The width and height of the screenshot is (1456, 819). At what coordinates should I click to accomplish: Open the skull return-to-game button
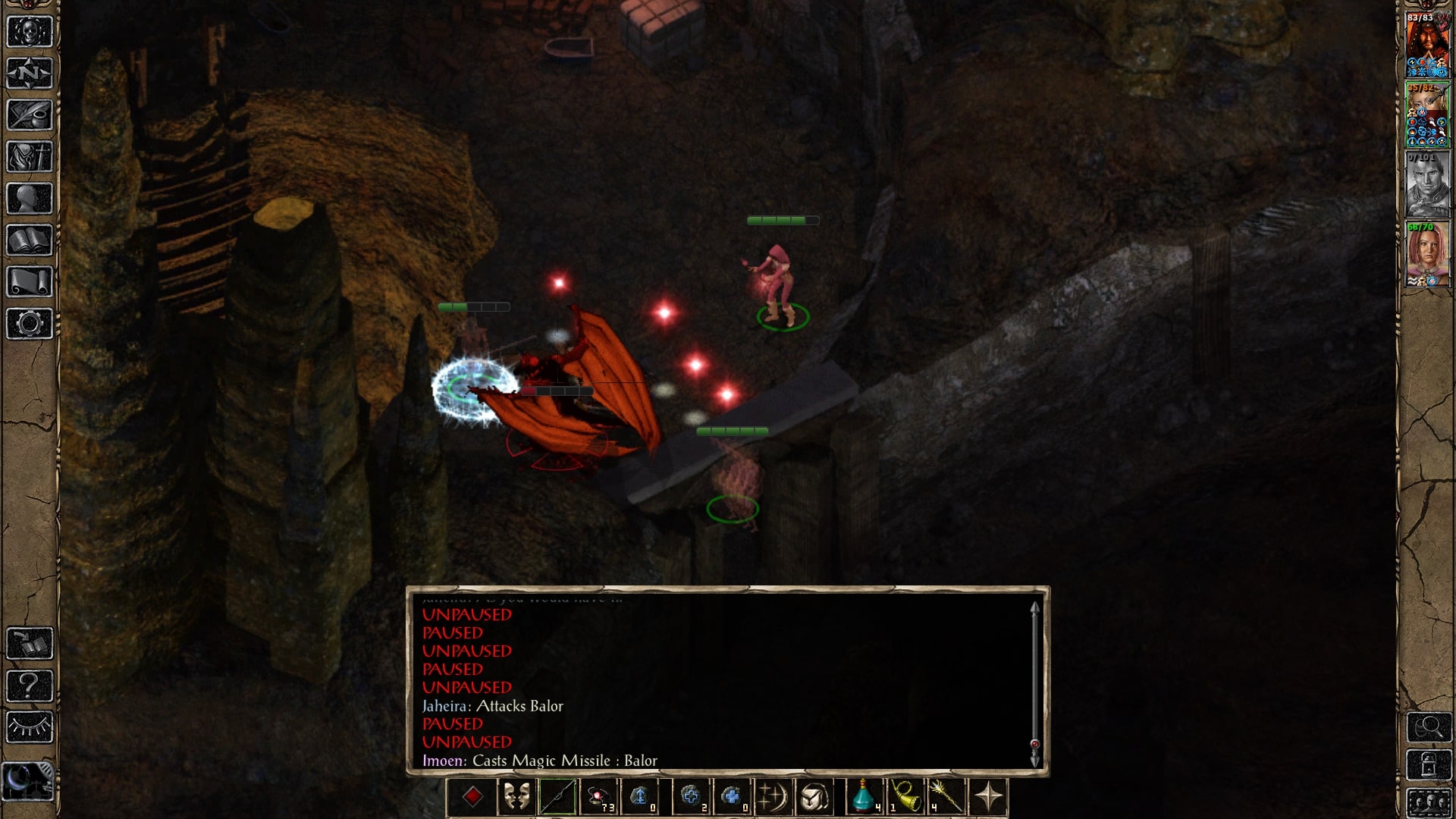click(x=30, y=33)
